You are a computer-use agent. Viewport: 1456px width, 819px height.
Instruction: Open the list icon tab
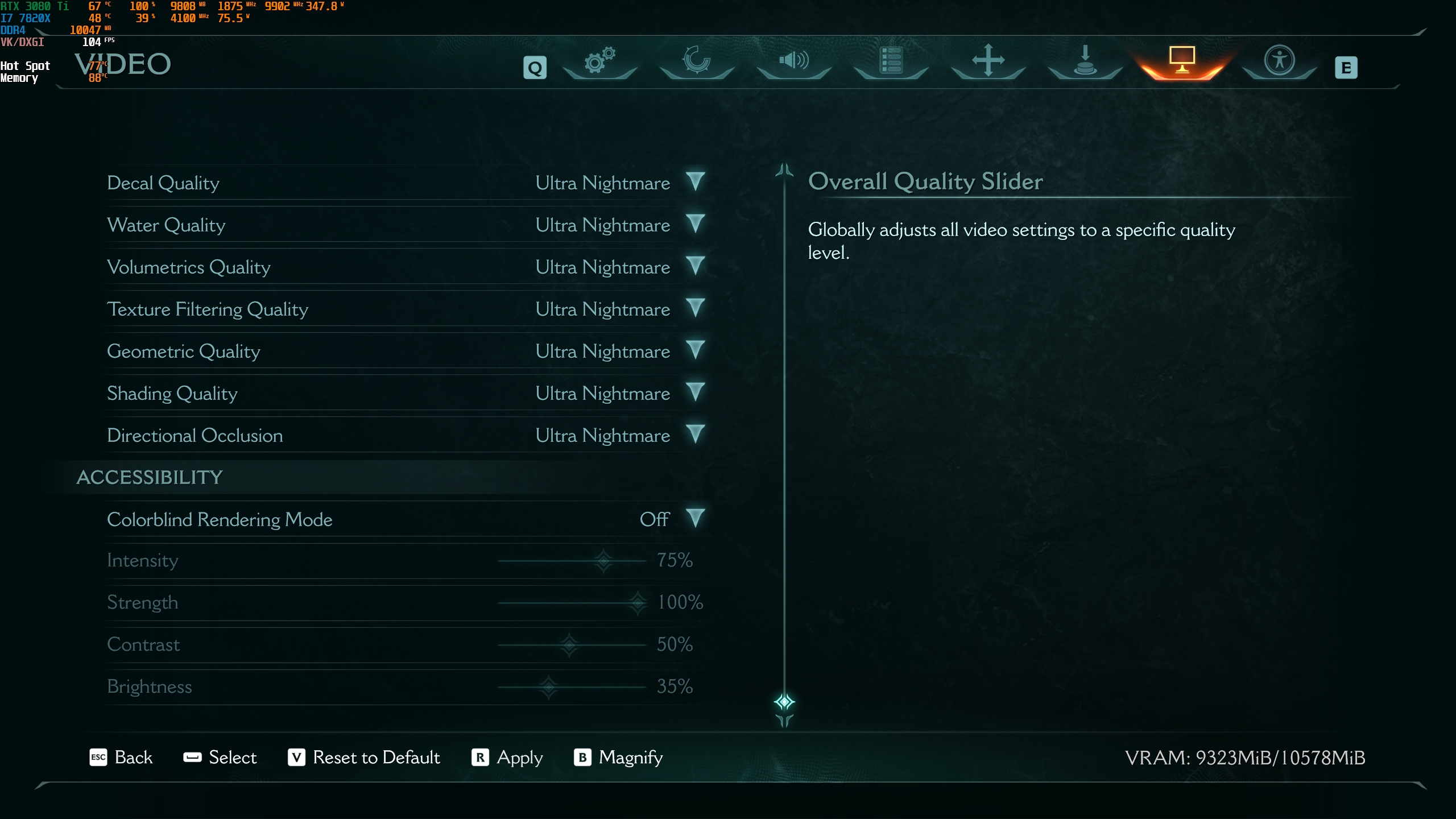891,60
